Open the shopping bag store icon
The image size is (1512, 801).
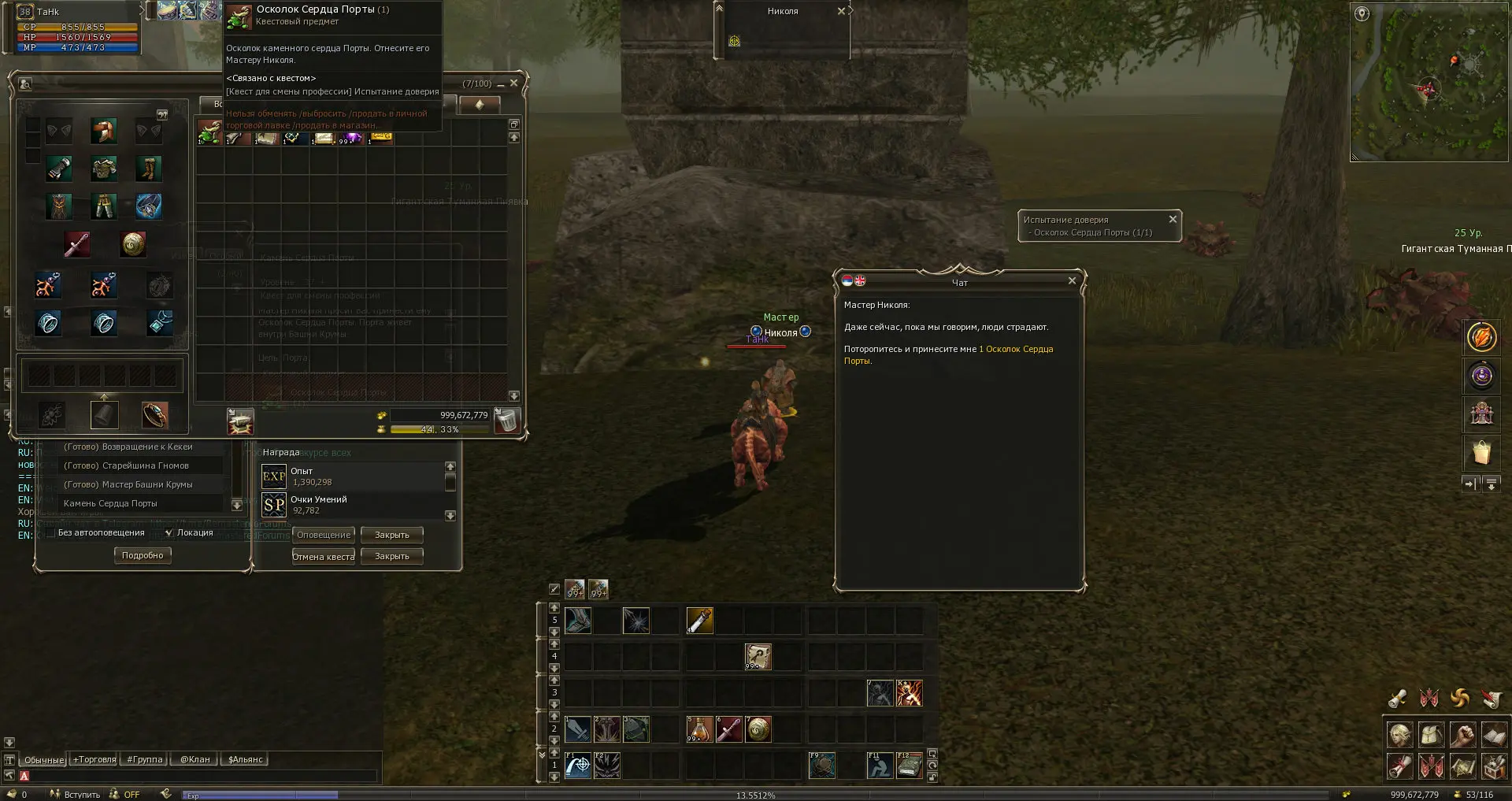point(1481,452)
